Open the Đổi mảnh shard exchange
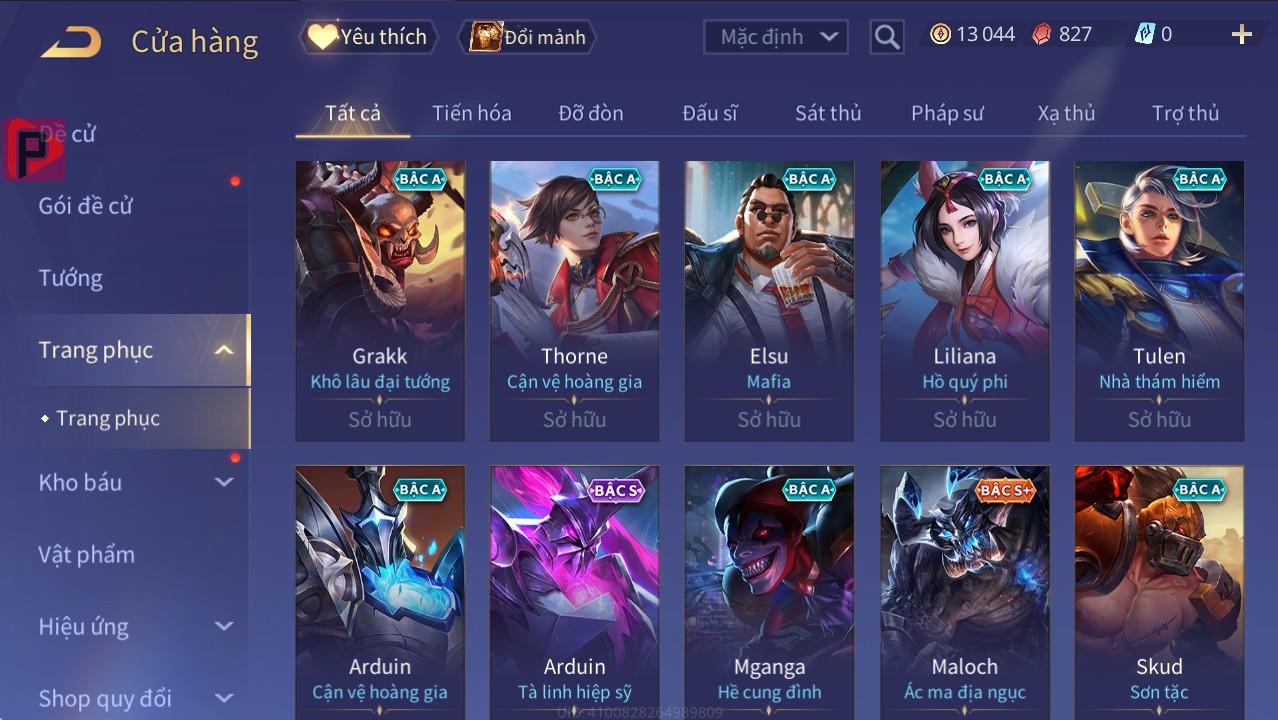Screen dimensions: 1278x720 [x=527, y=37]
